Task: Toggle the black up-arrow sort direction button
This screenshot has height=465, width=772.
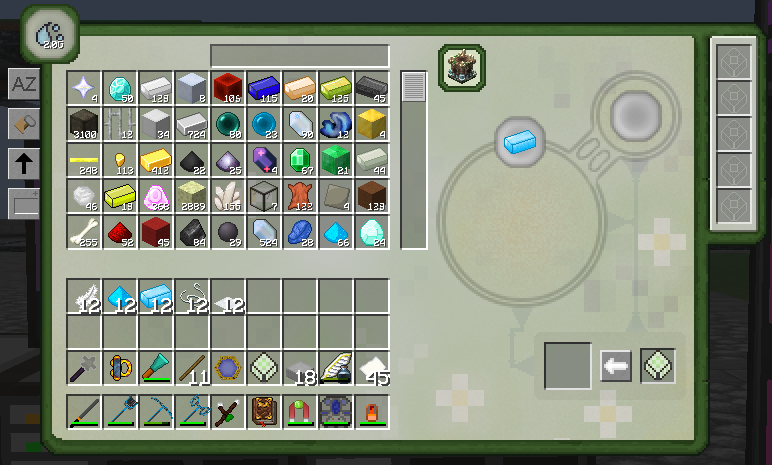Action: [23, 163]
